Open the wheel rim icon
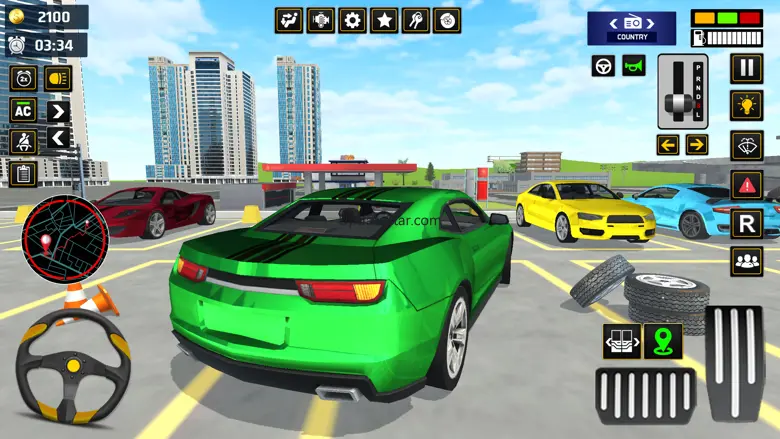Screen dimensions: 780x439 pos(448,20)
